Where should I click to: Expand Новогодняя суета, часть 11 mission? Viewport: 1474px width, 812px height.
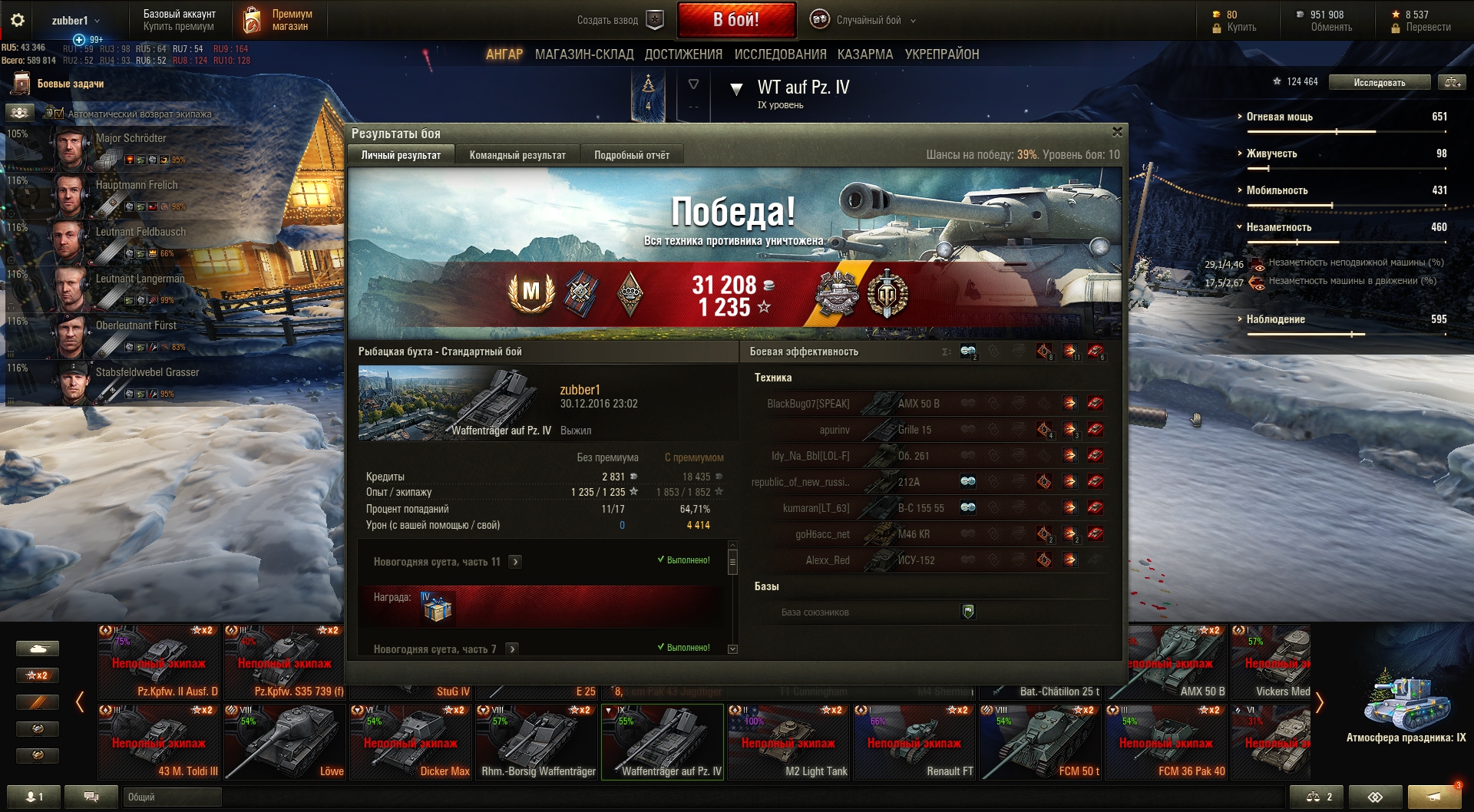click(x=515, y=562)
